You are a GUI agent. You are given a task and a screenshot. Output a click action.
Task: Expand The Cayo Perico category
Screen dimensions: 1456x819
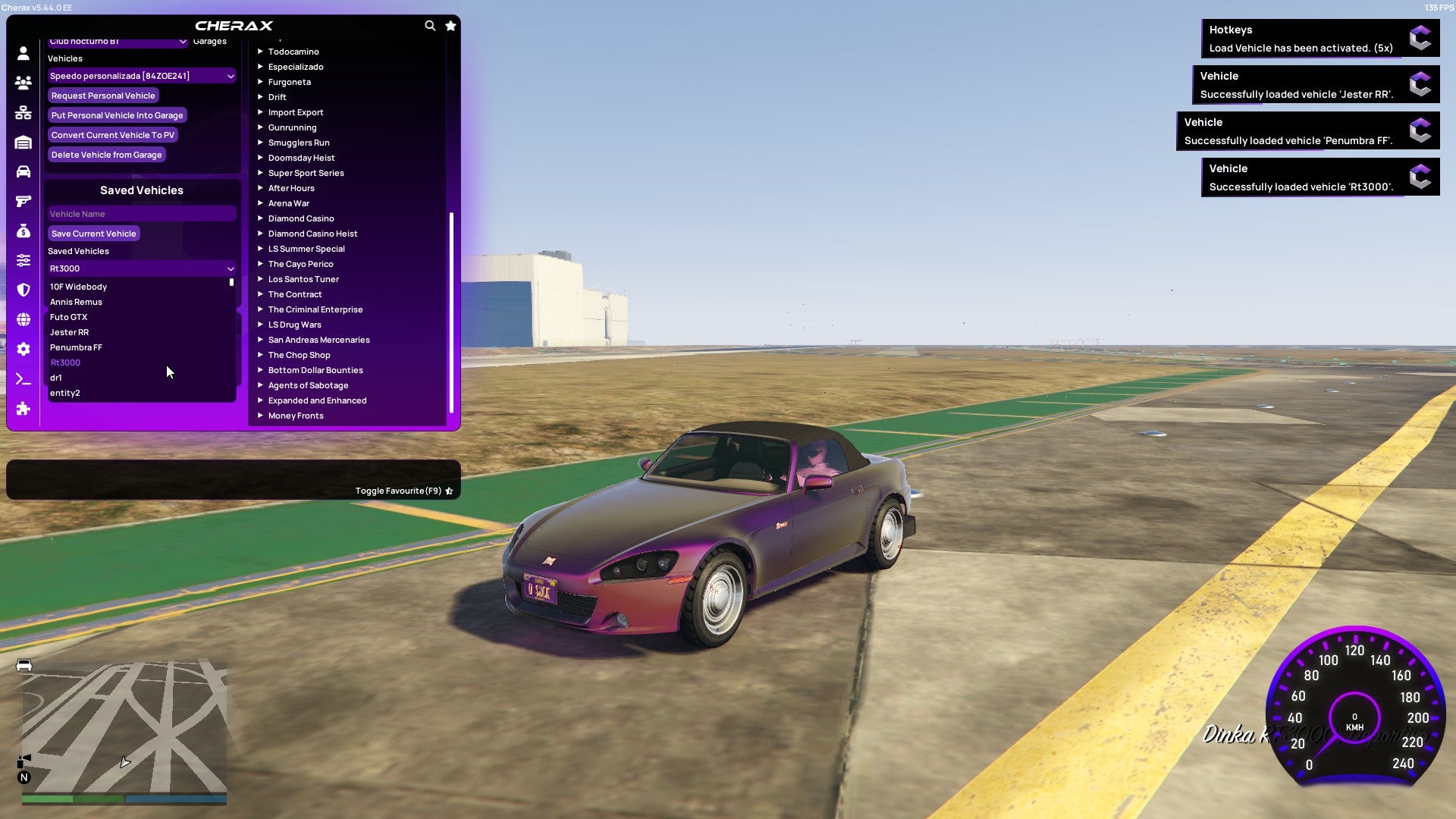[x=300, y=264]
